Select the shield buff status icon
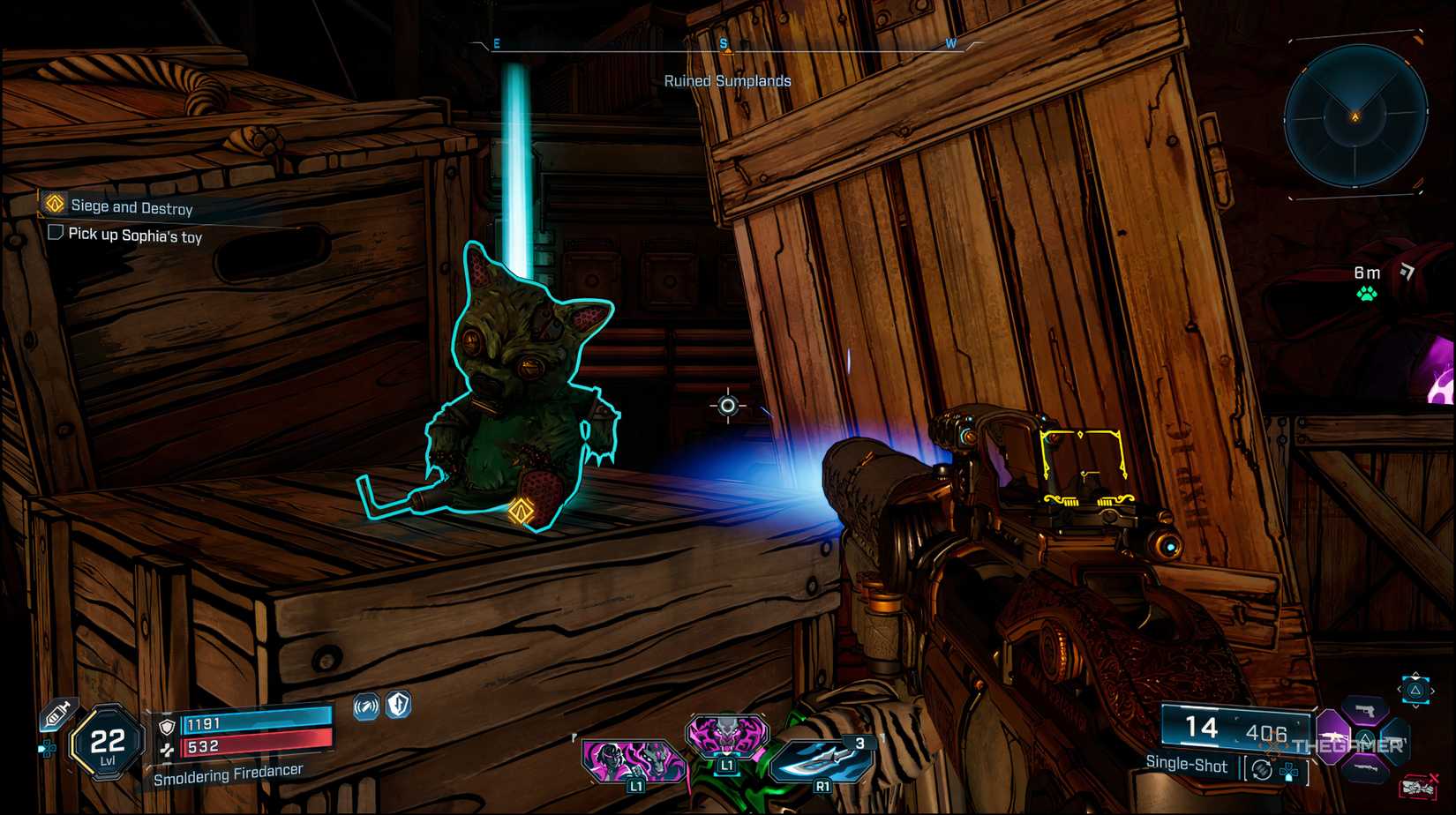1456x815 pixels. click(400, 704)
